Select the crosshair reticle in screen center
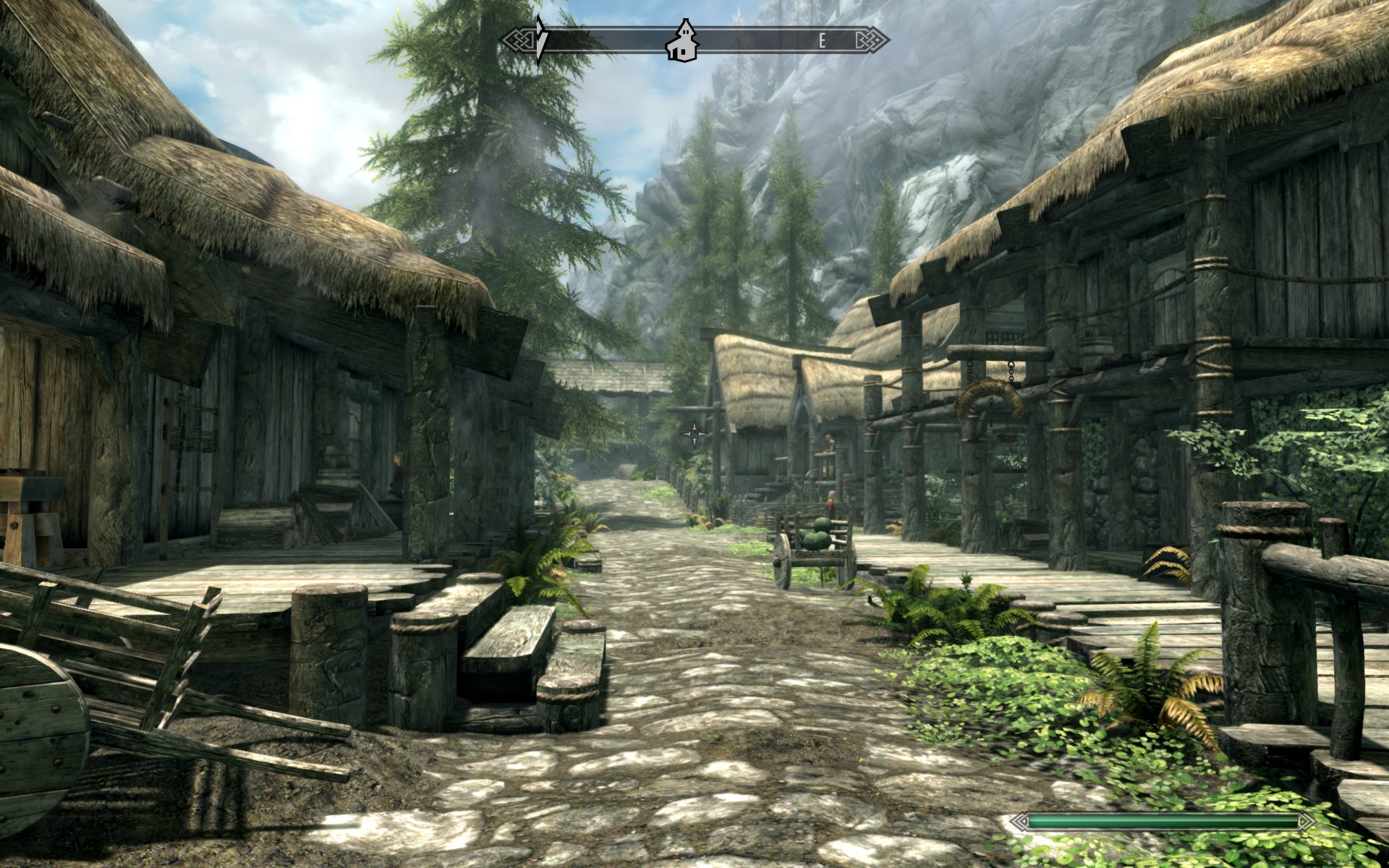 tap(694, 434)
